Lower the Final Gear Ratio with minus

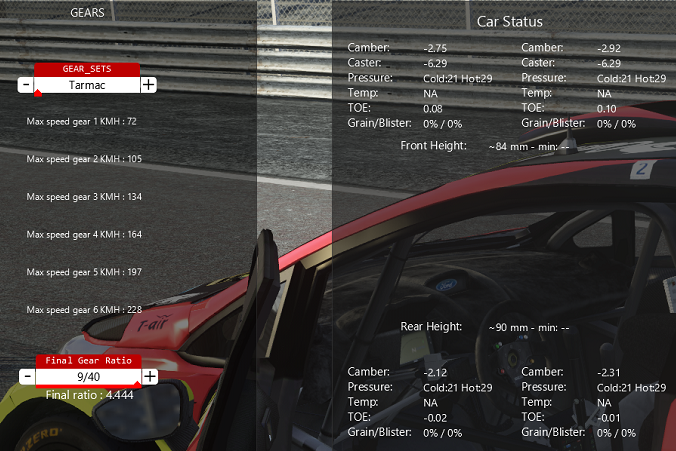click(26, 376)
